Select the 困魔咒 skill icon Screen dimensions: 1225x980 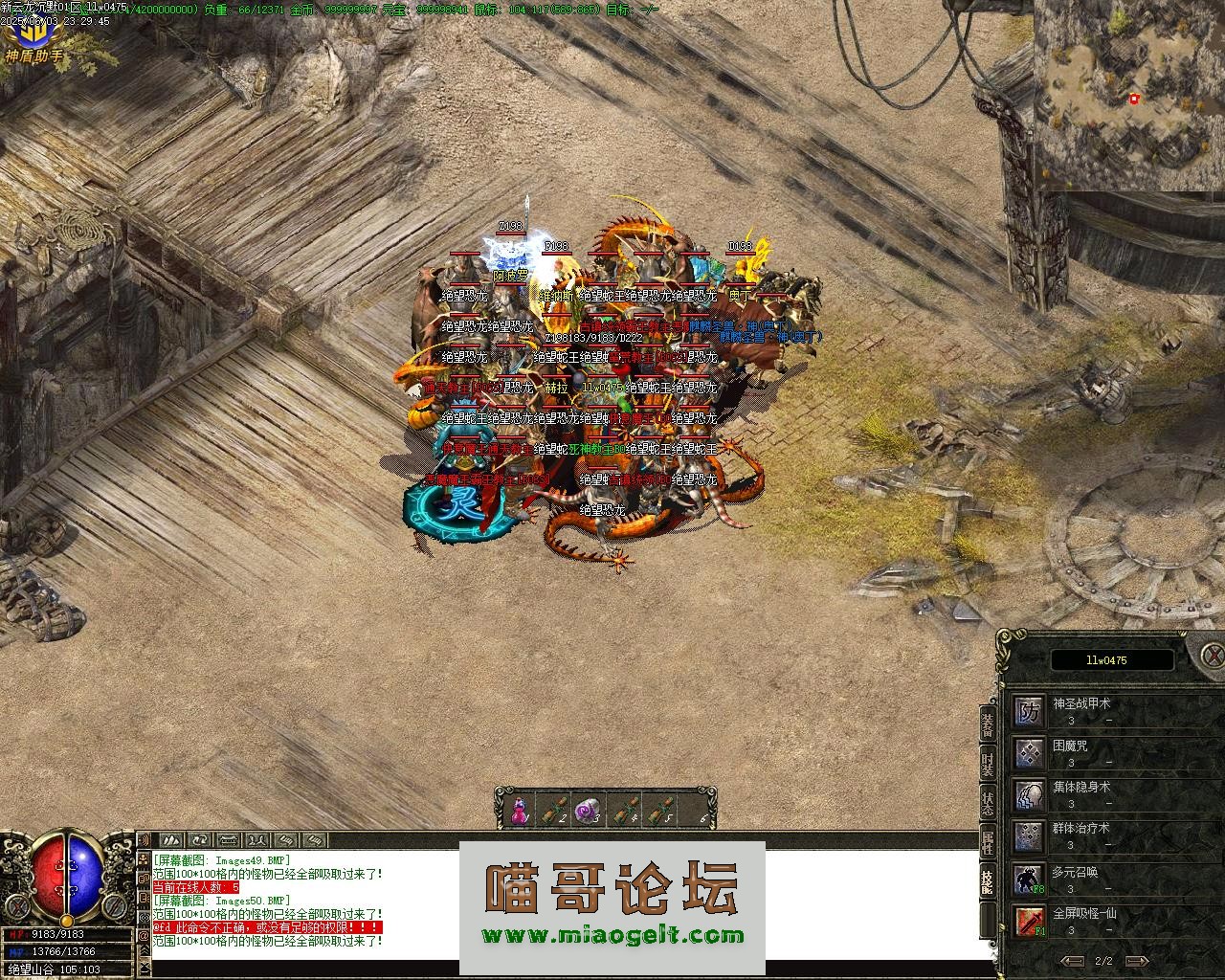pyautogui.click(x=1029, y=752)
